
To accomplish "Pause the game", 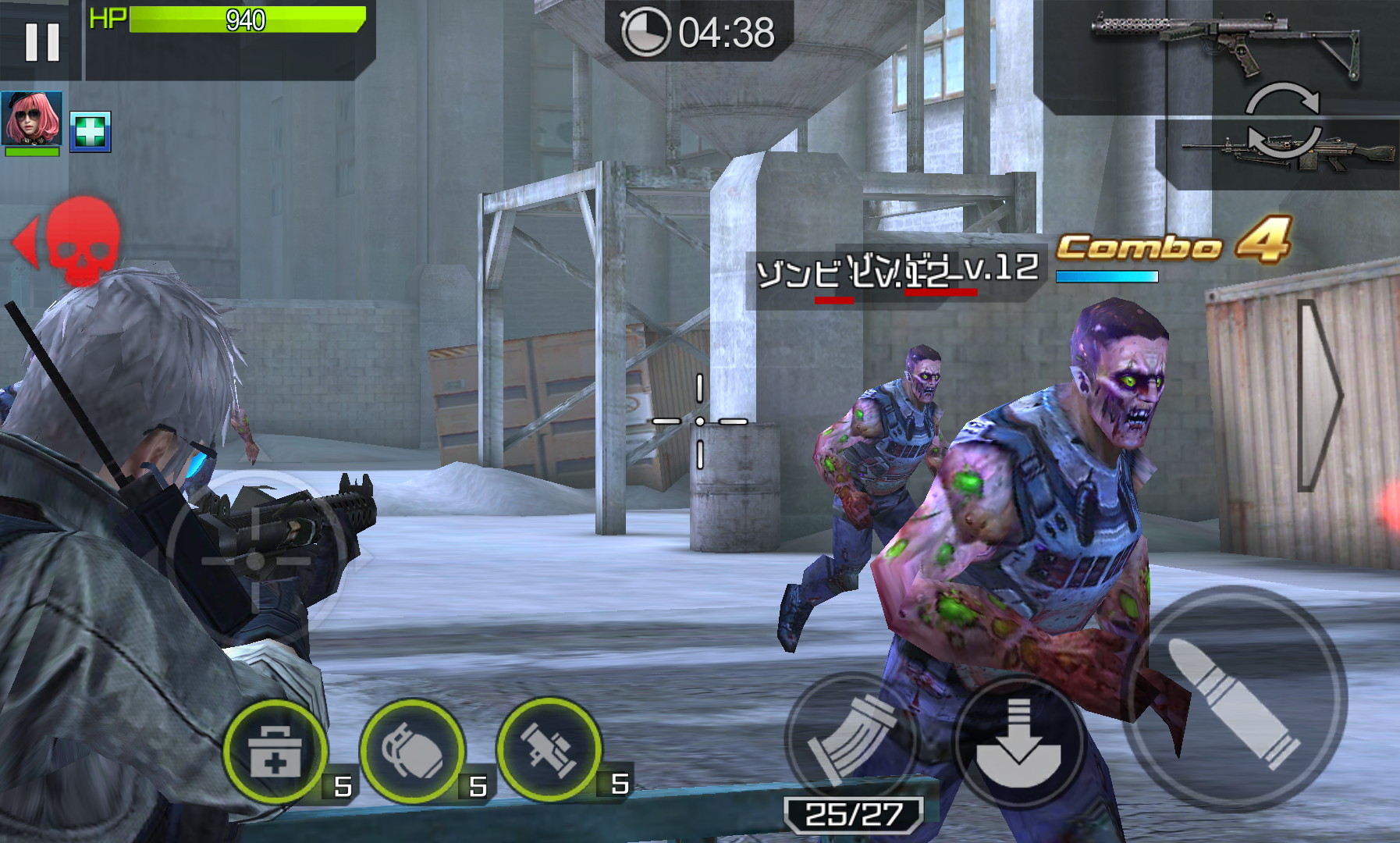I will click(41, 41).
